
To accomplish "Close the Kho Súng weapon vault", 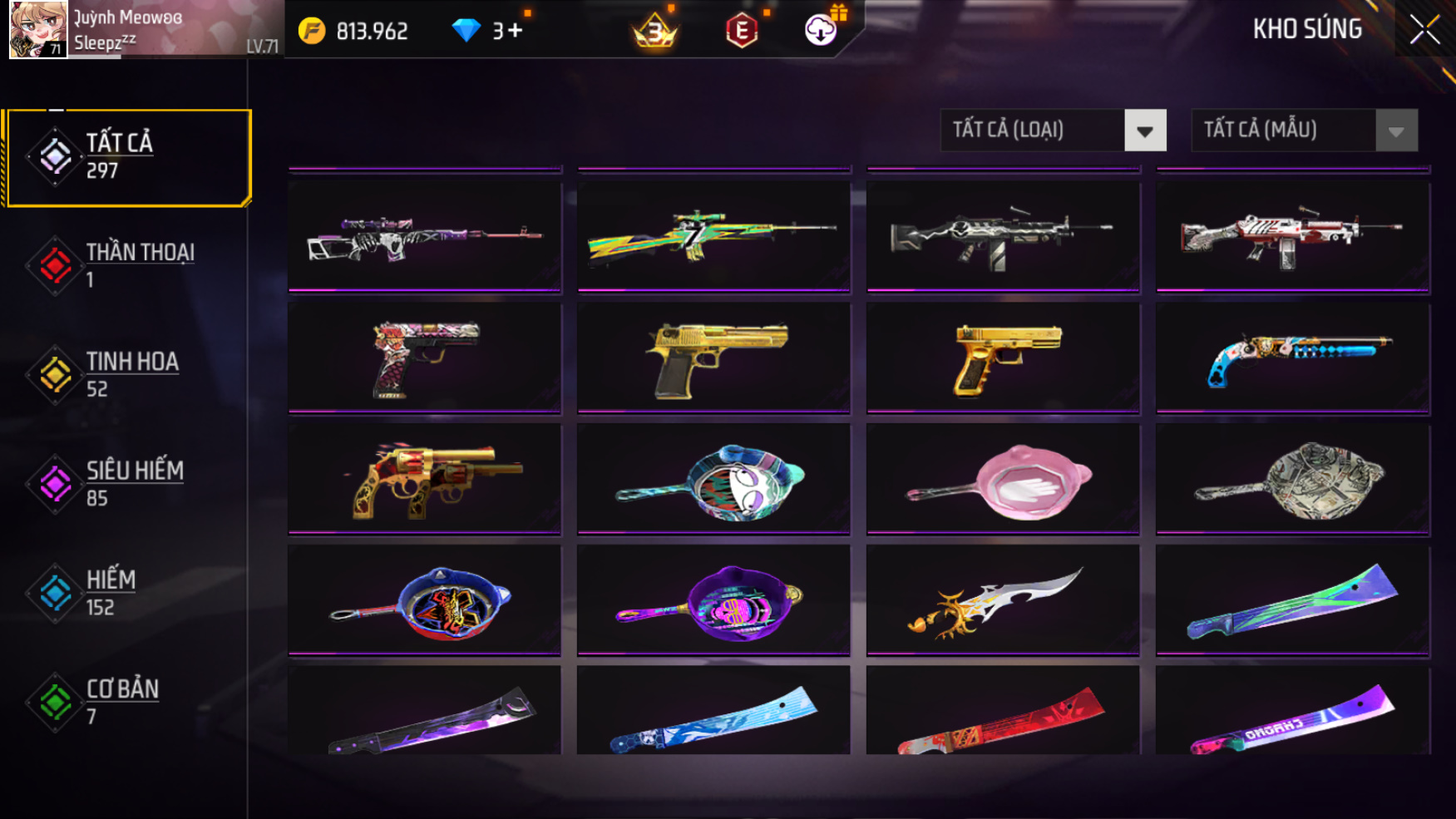I will point(1424,30).
